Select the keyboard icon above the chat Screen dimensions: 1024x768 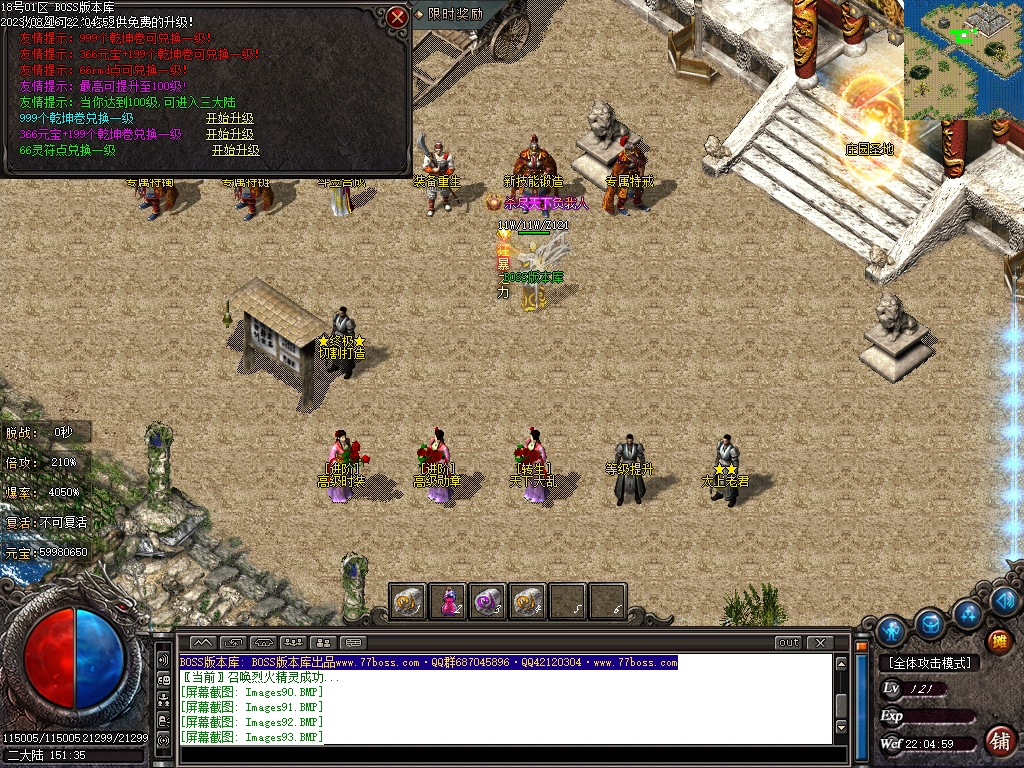[x=354, y=642]
